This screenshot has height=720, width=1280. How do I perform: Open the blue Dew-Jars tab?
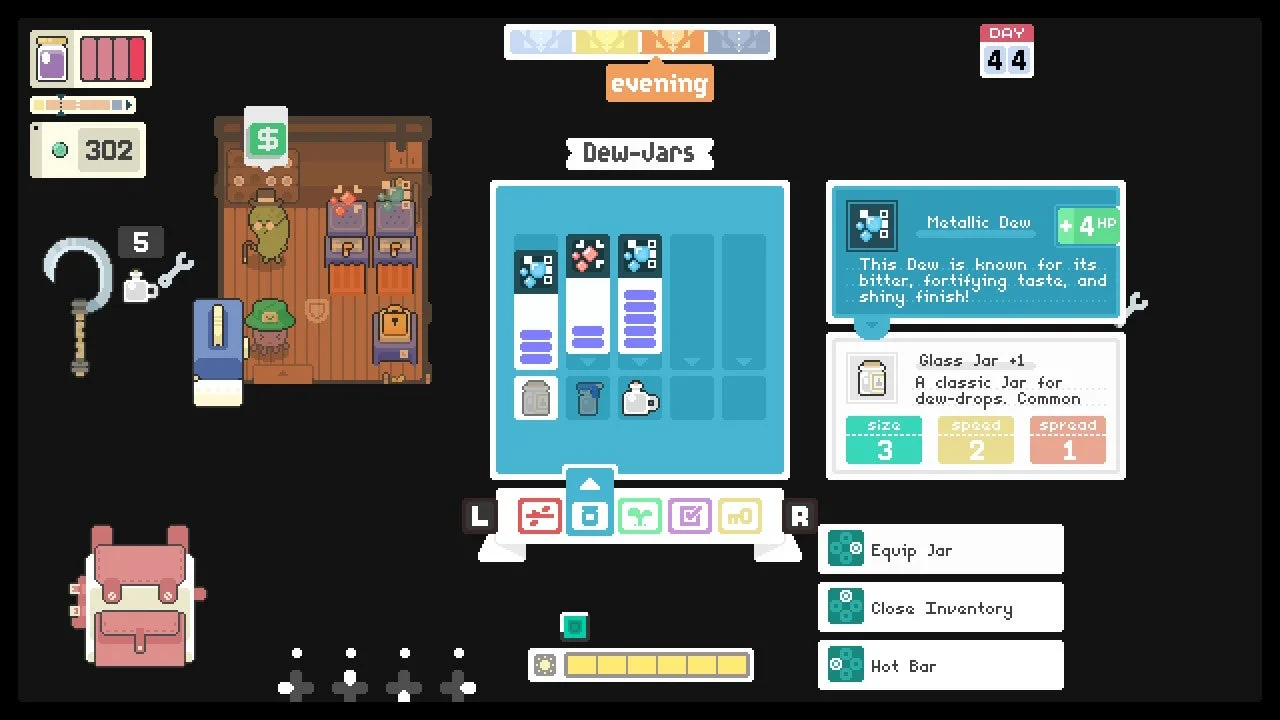tap(590, 514)
